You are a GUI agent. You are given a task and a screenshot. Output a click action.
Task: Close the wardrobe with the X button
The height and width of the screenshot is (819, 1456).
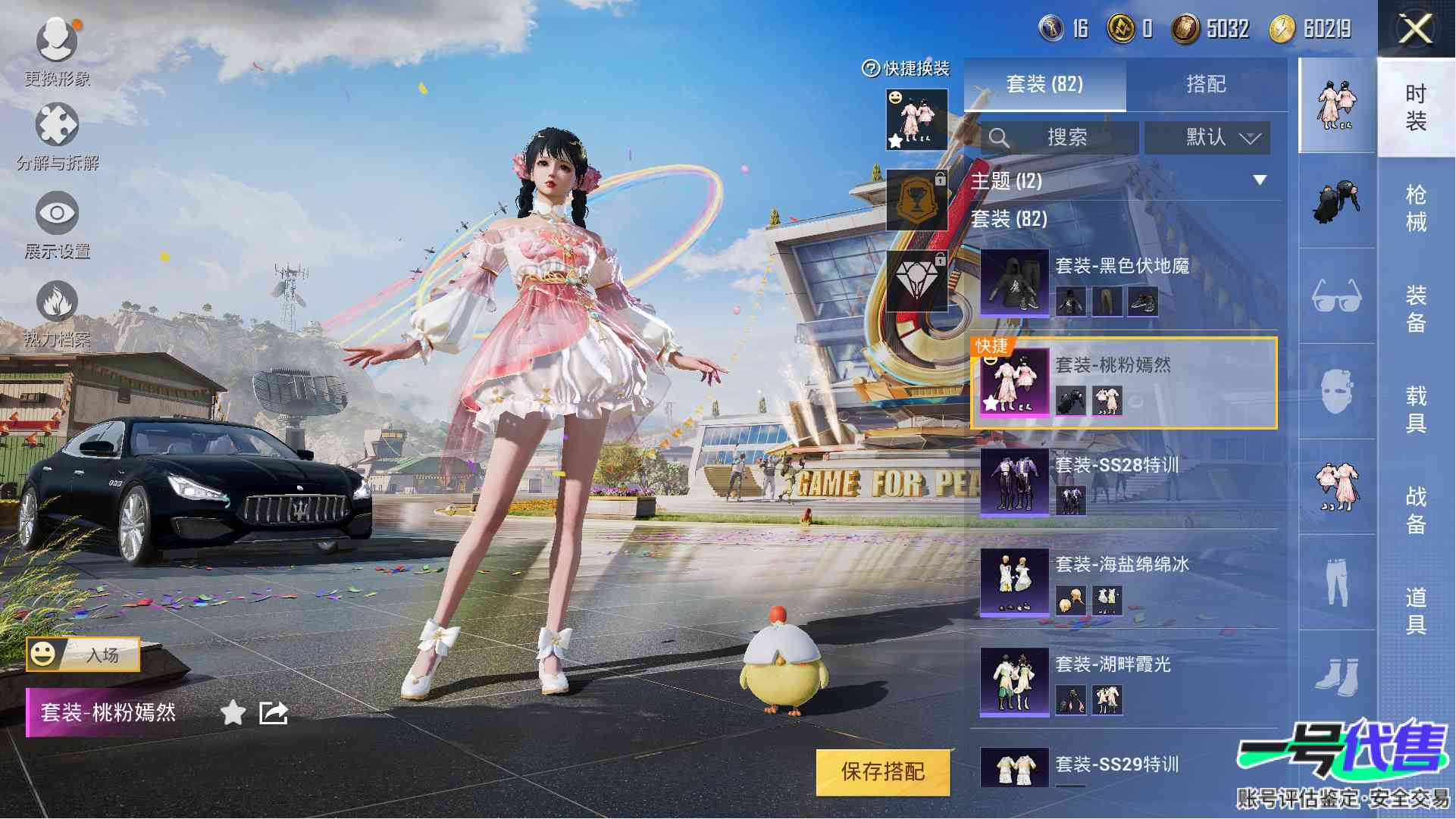tap(1415, 30)
